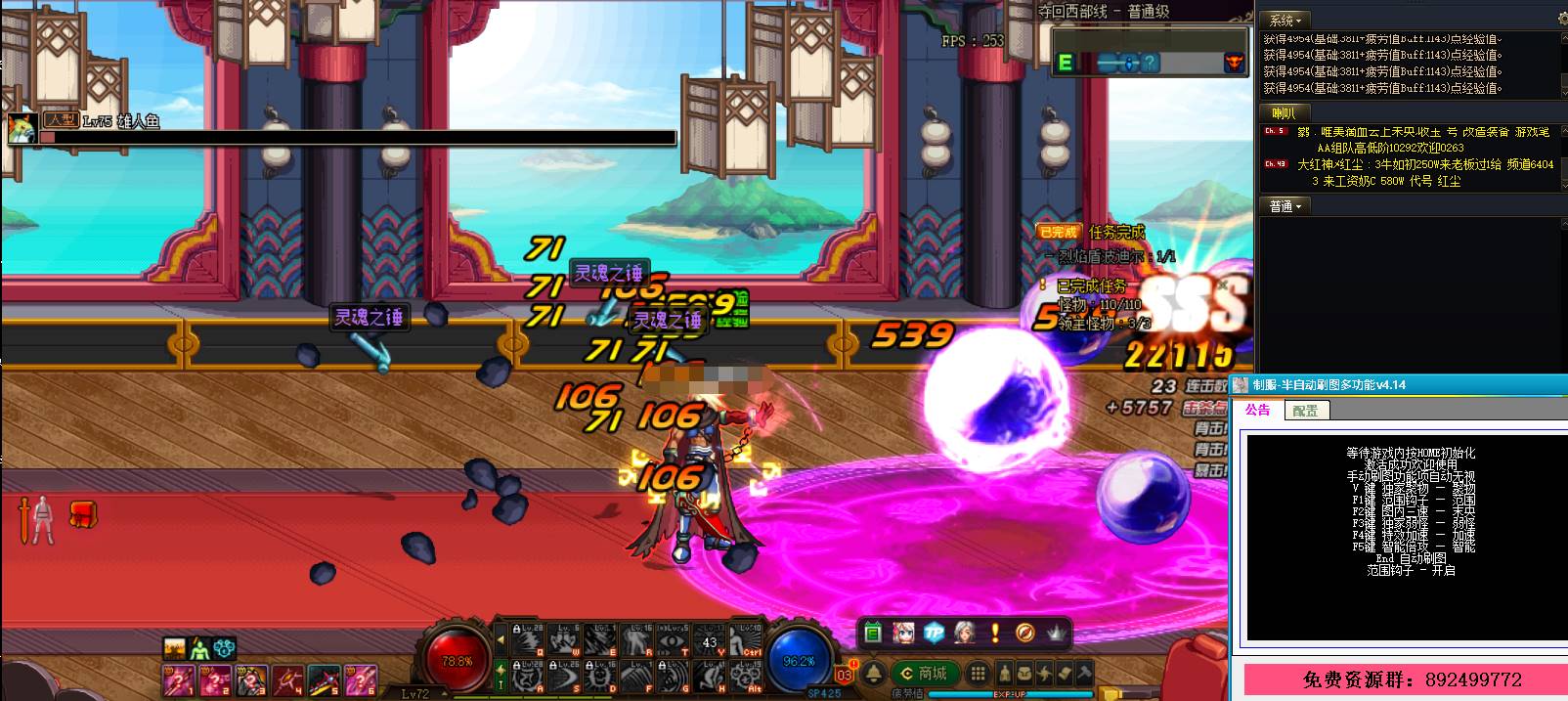Open the 普通 chat channel dropdown
The height and width of the screenshot is (701, 1568).
tap(1285, 206)
